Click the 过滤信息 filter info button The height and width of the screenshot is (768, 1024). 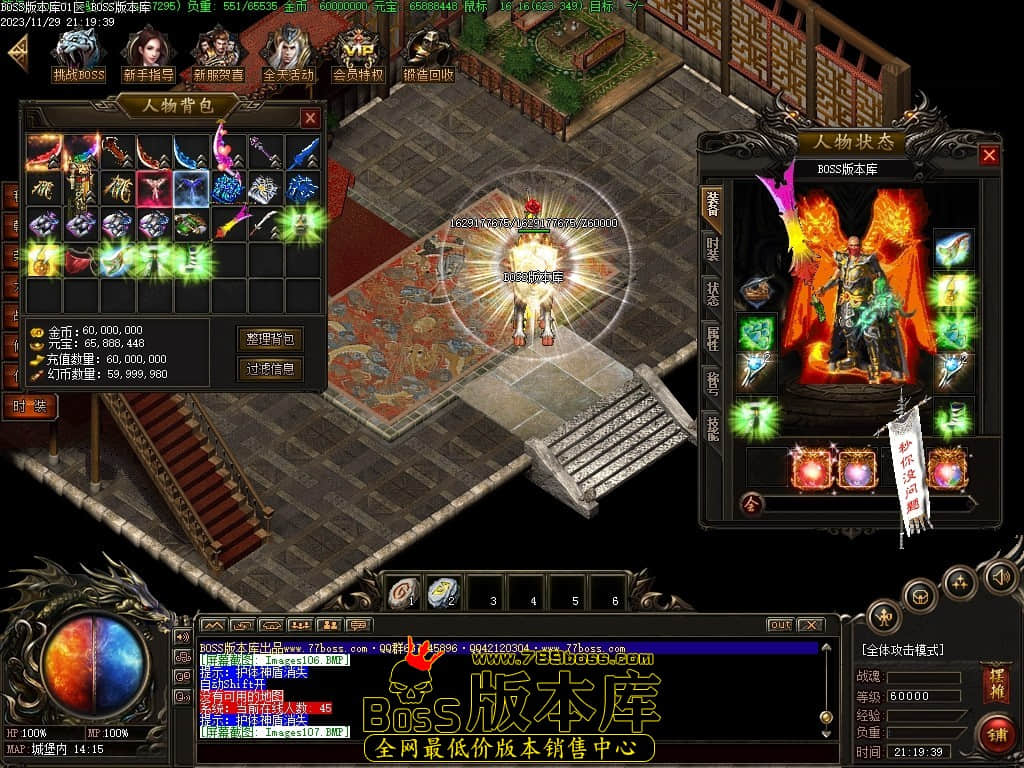coord(270,368)
